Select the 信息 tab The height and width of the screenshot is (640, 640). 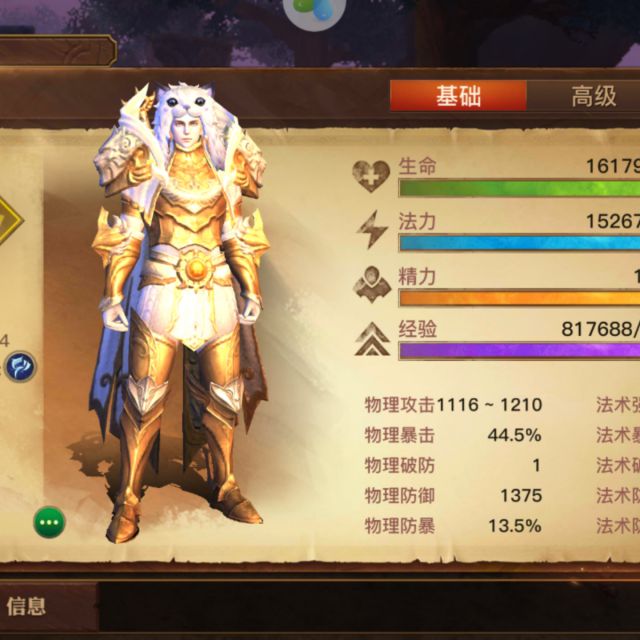tap(27, 605)
